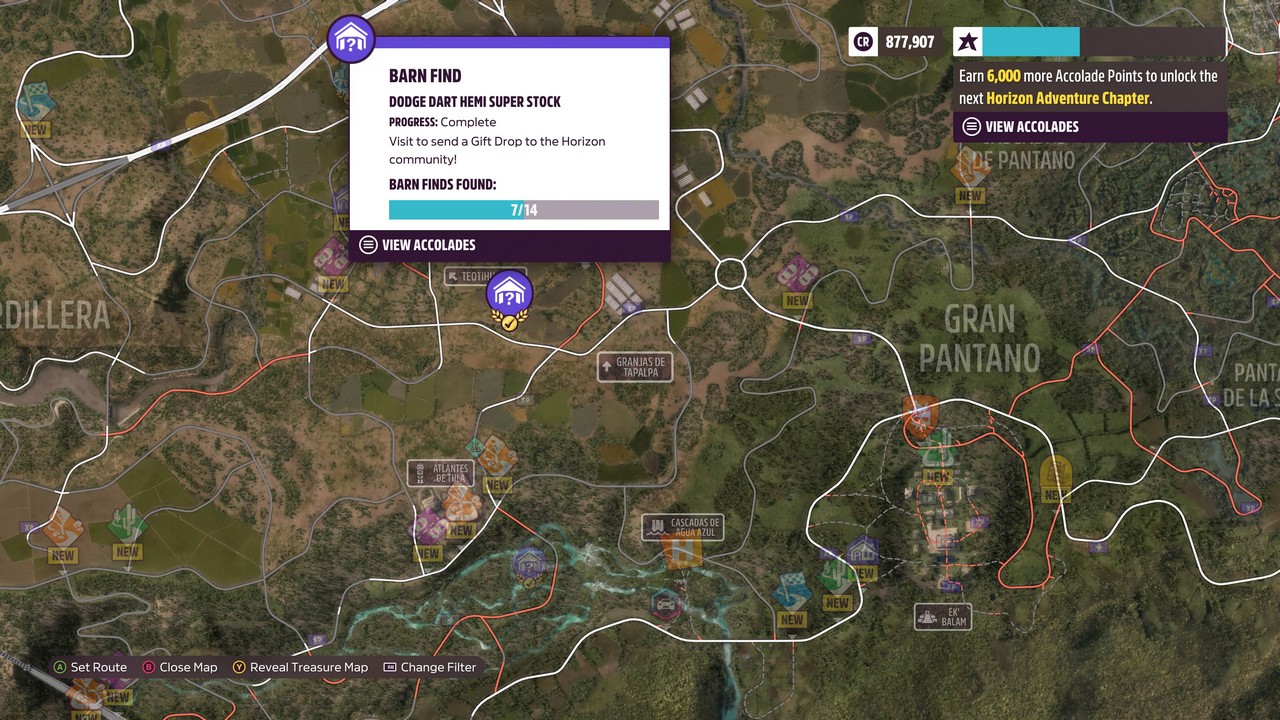
Task: Click the orange H Horizon Festival icon
Action: tap(684, 552)
